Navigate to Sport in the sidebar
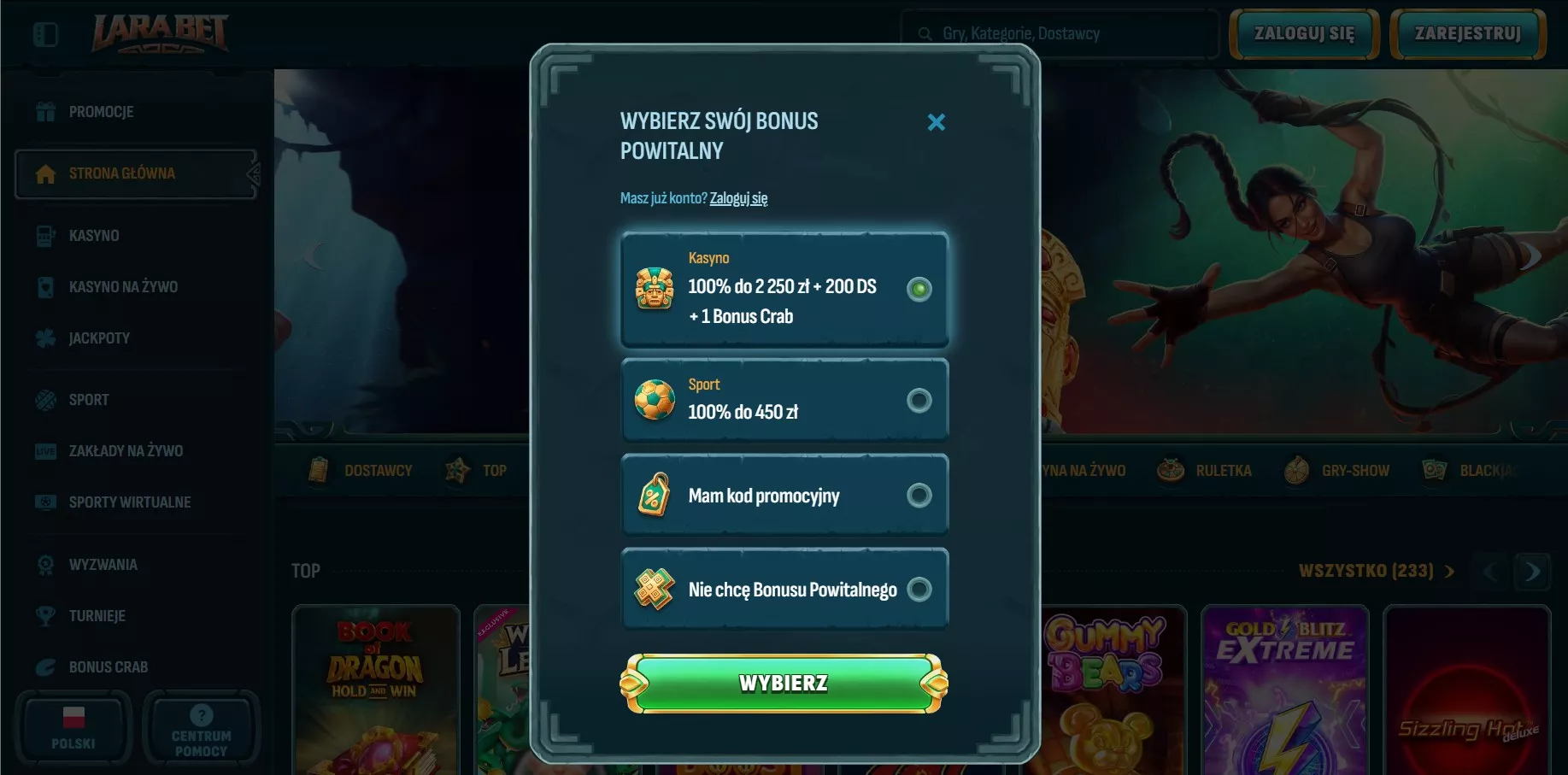 pos(89,400)
